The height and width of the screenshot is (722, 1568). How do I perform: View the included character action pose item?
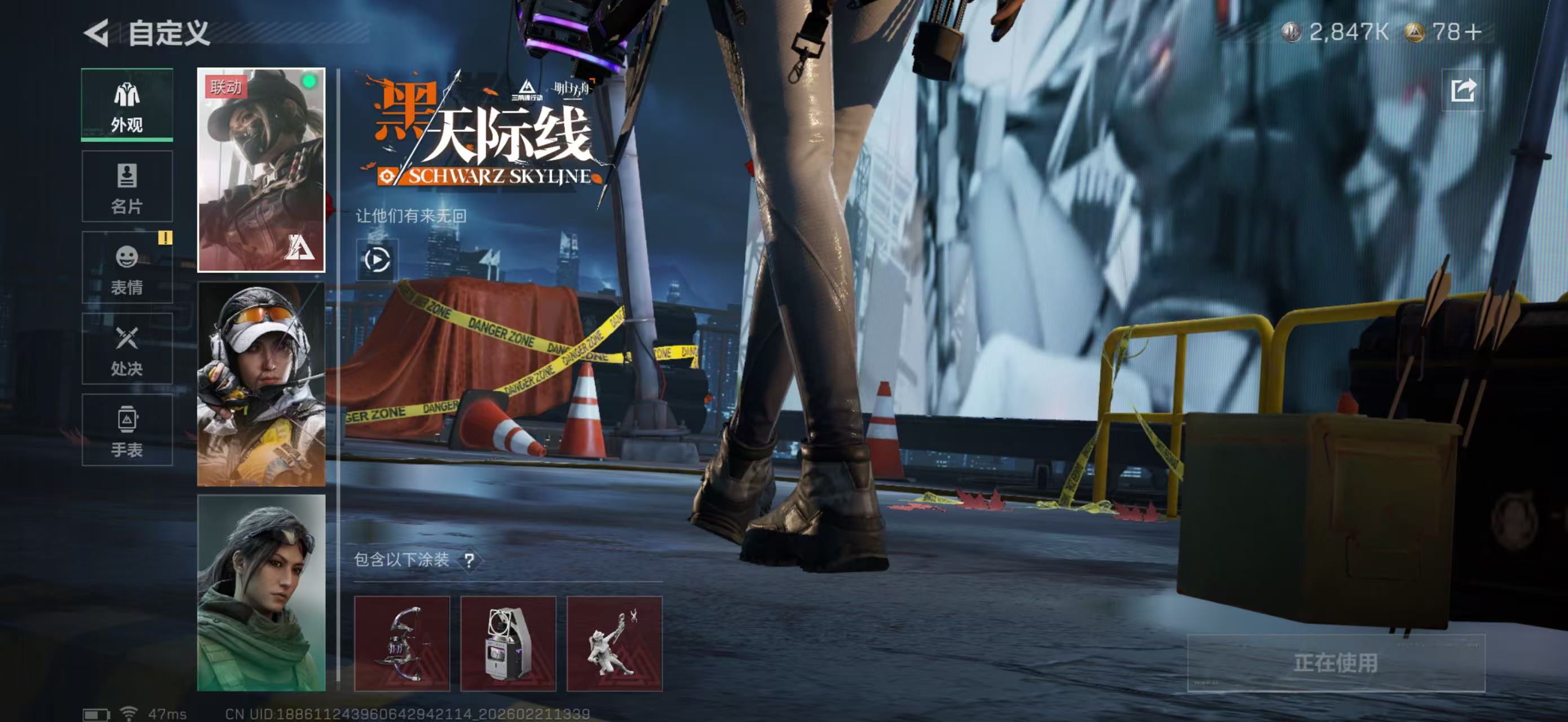pyautogui.click(x=613, y=644)
